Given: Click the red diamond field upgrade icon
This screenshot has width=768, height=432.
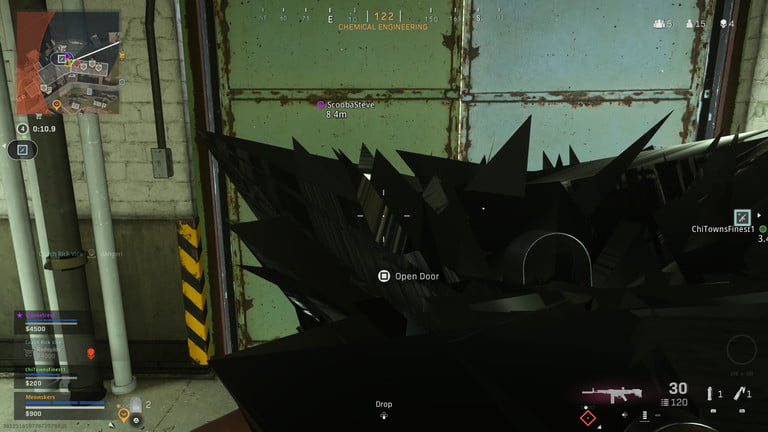Looking at the screenshot, I should [x=588, y=418].
